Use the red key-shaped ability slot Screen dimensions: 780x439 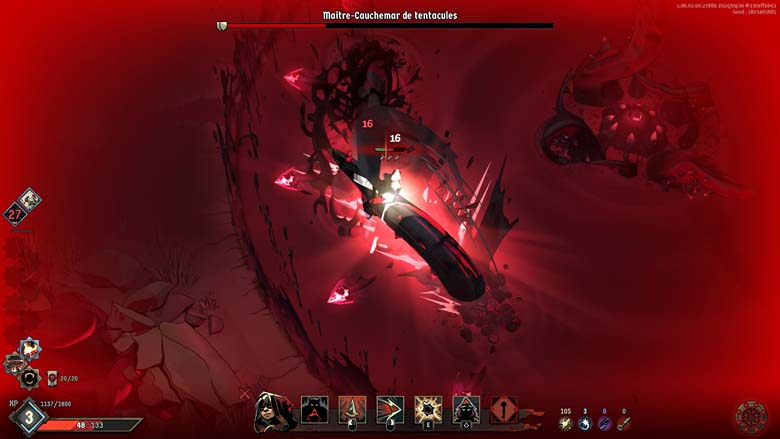pos(503,409)
